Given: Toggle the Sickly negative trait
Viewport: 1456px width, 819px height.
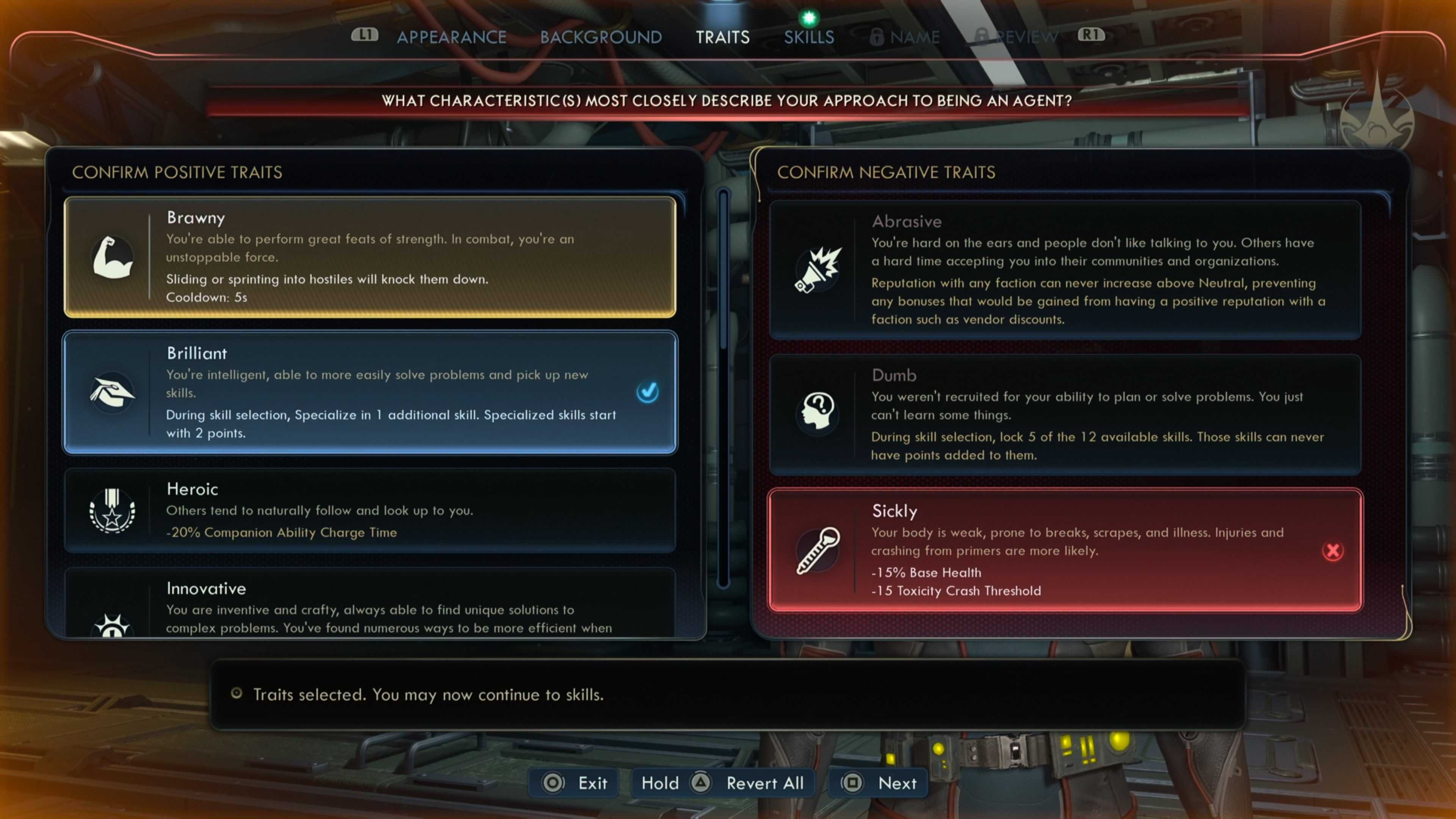Looking at the screenshot, I should [x=1065, y=550].
